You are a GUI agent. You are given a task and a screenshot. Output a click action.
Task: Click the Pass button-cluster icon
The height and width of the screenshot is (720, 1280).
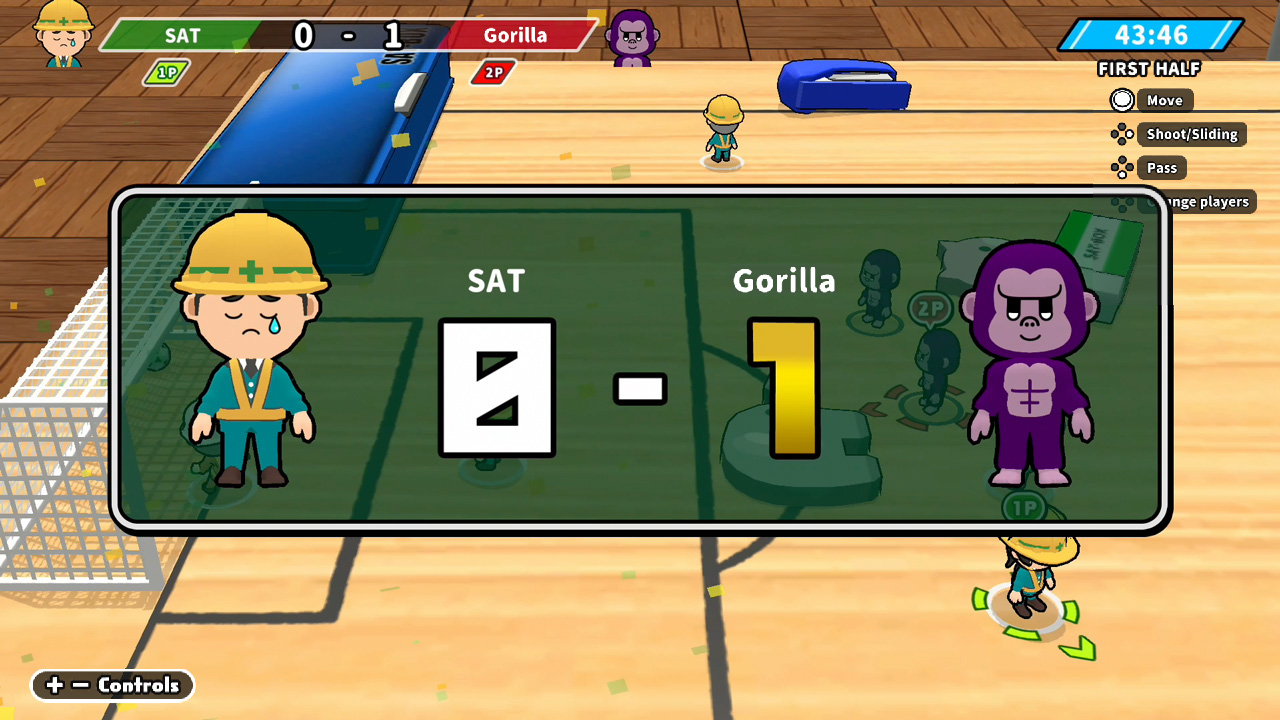(x=1122, y=167)
